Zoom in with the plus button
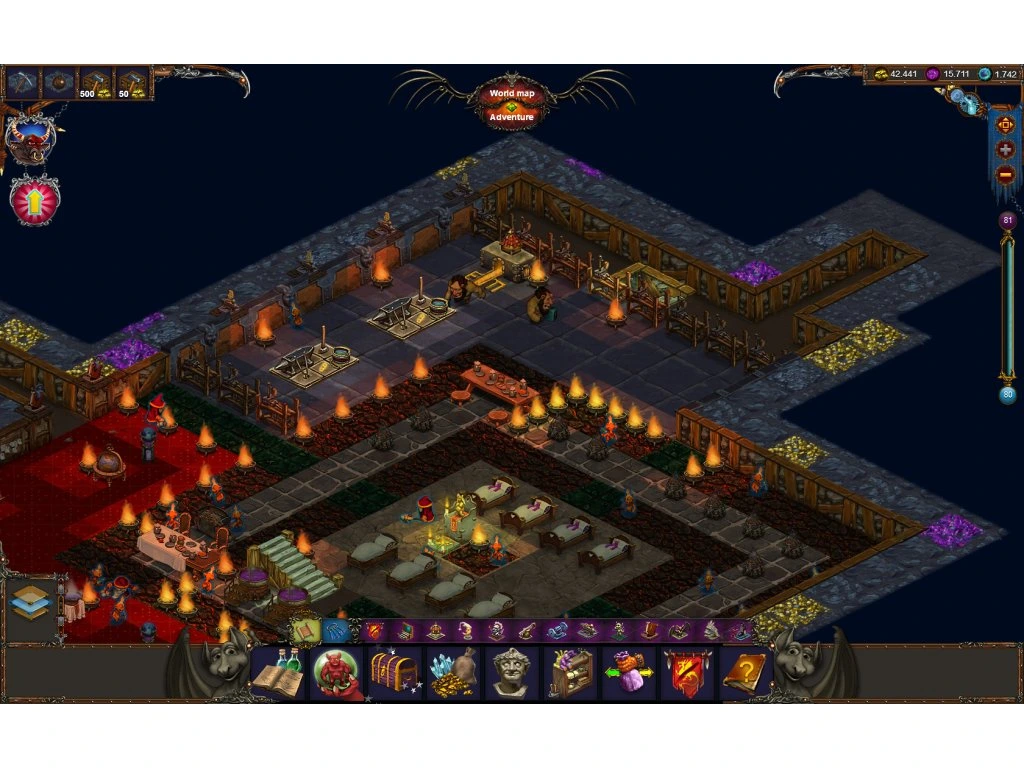The width and height of the screenshot is (1024, 768). 1005,150
